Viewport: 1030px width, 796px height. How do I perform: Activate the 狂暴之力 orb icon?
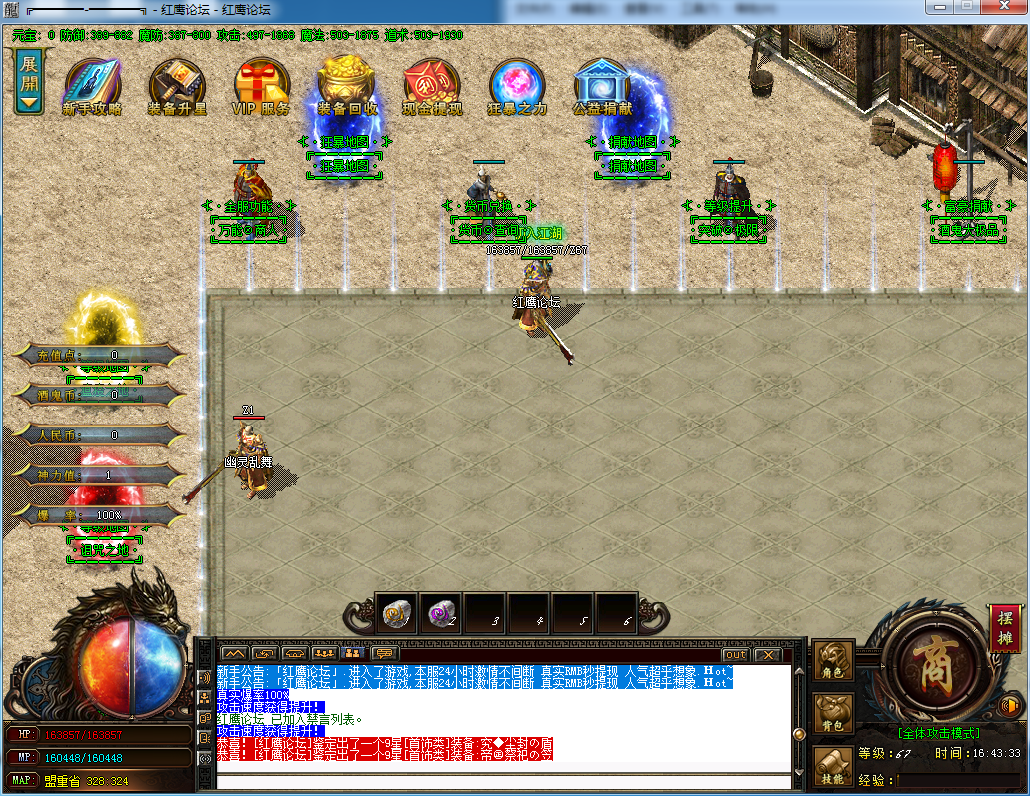coord(517,86)
